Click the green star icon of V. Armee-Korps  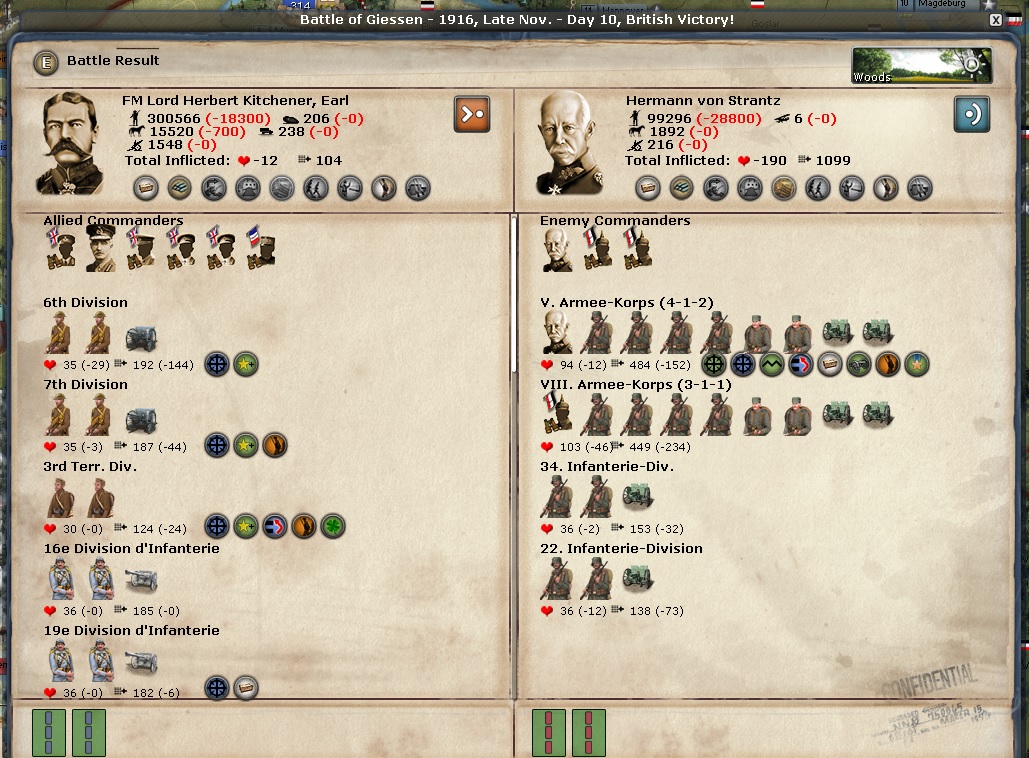click(x=917, y=364)
